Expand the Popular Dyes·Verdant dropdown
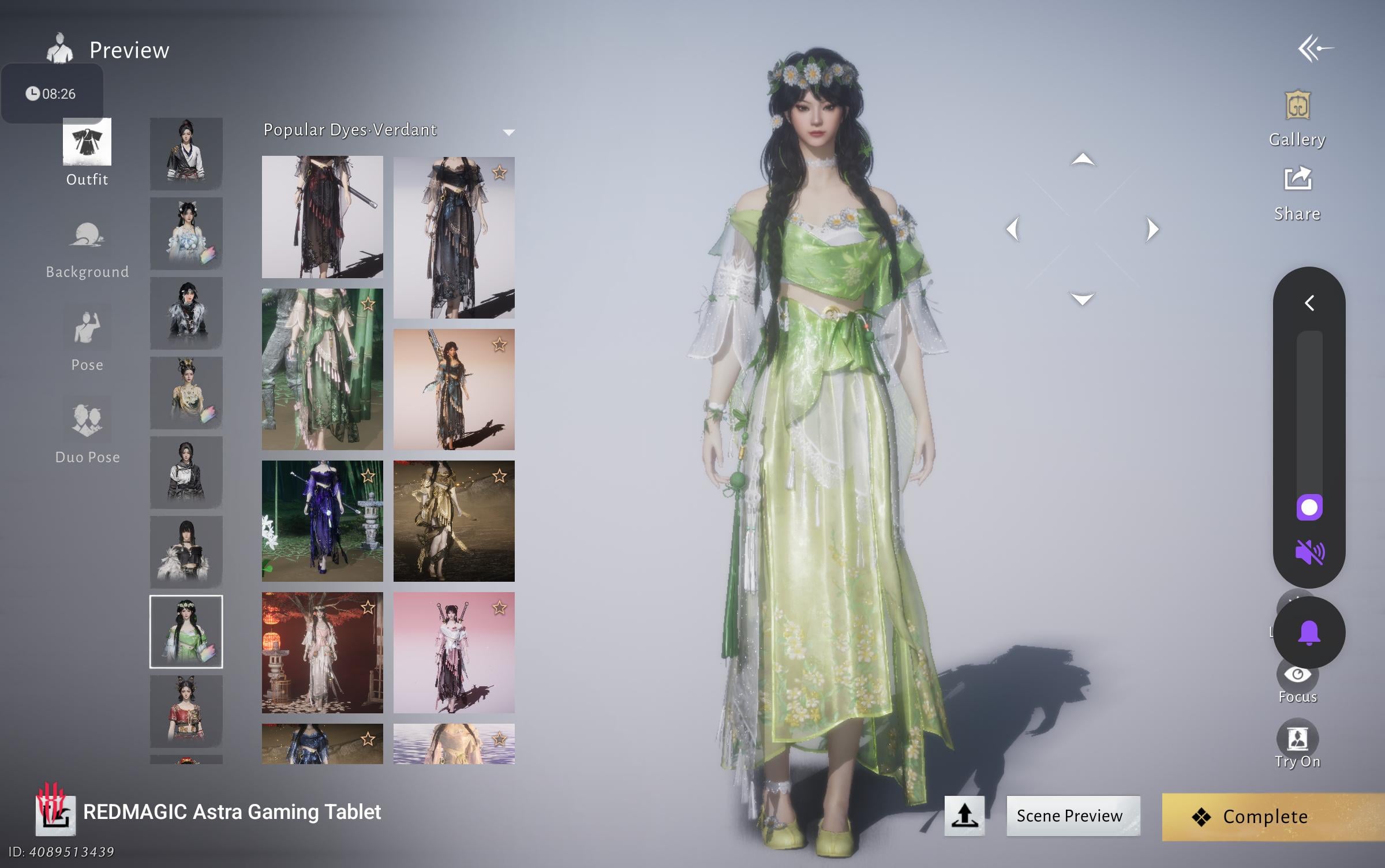 (x=508, y=132)
